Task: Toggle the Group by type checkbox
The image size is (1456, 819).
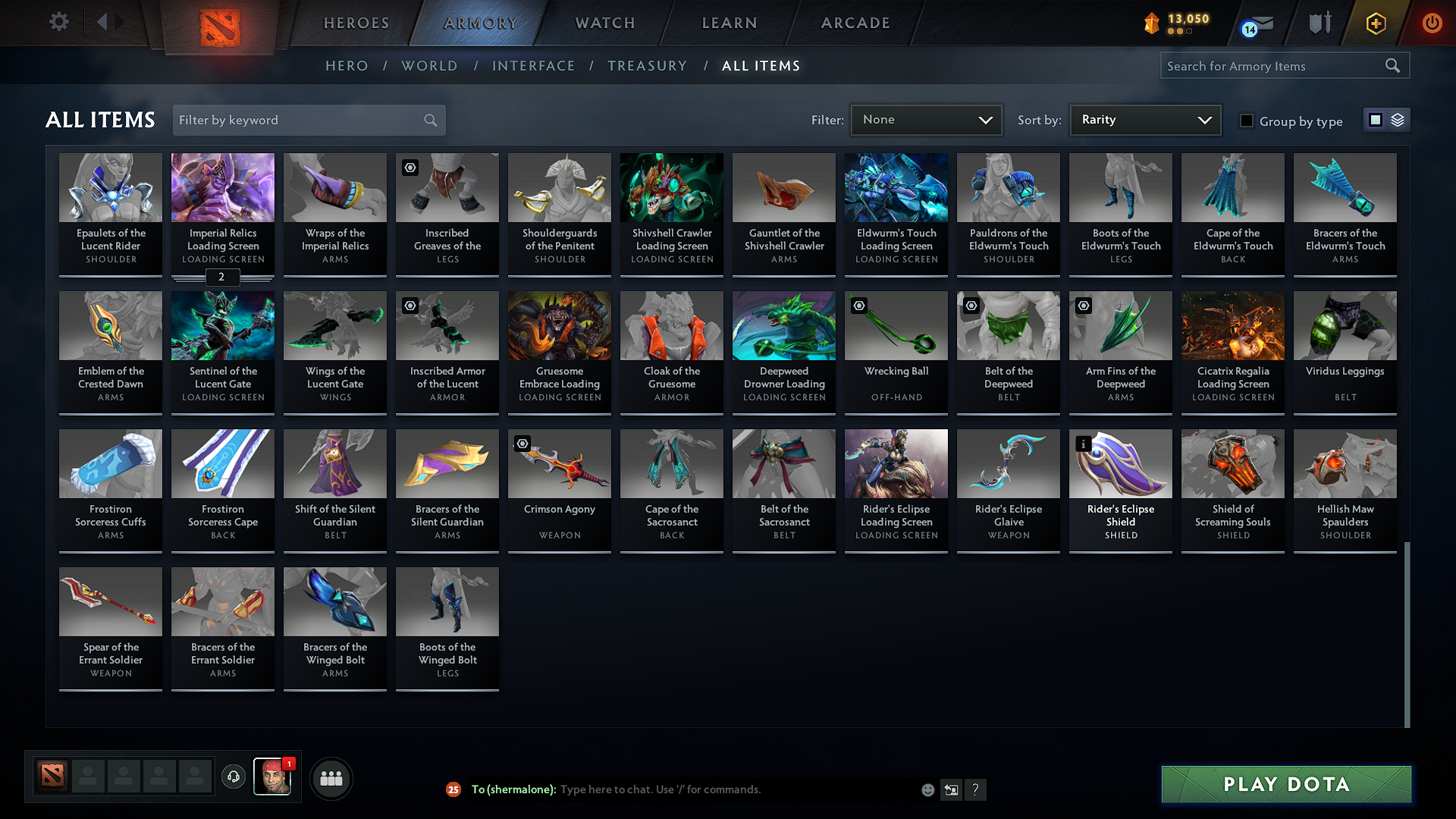Action: [x=1246, y=121]
